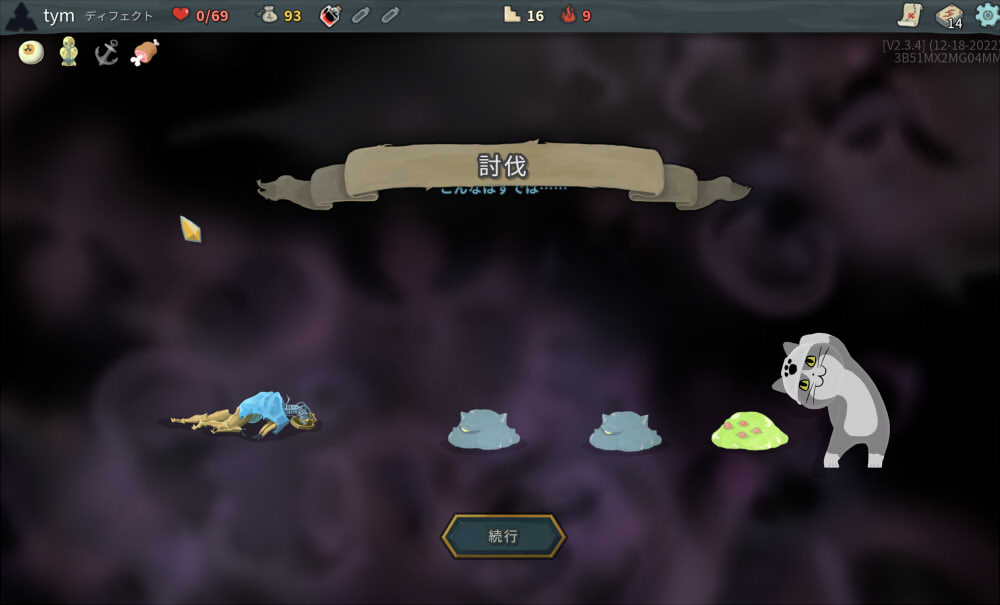Click the 続行 continue button
The image size is (1000, 605).
503,536
